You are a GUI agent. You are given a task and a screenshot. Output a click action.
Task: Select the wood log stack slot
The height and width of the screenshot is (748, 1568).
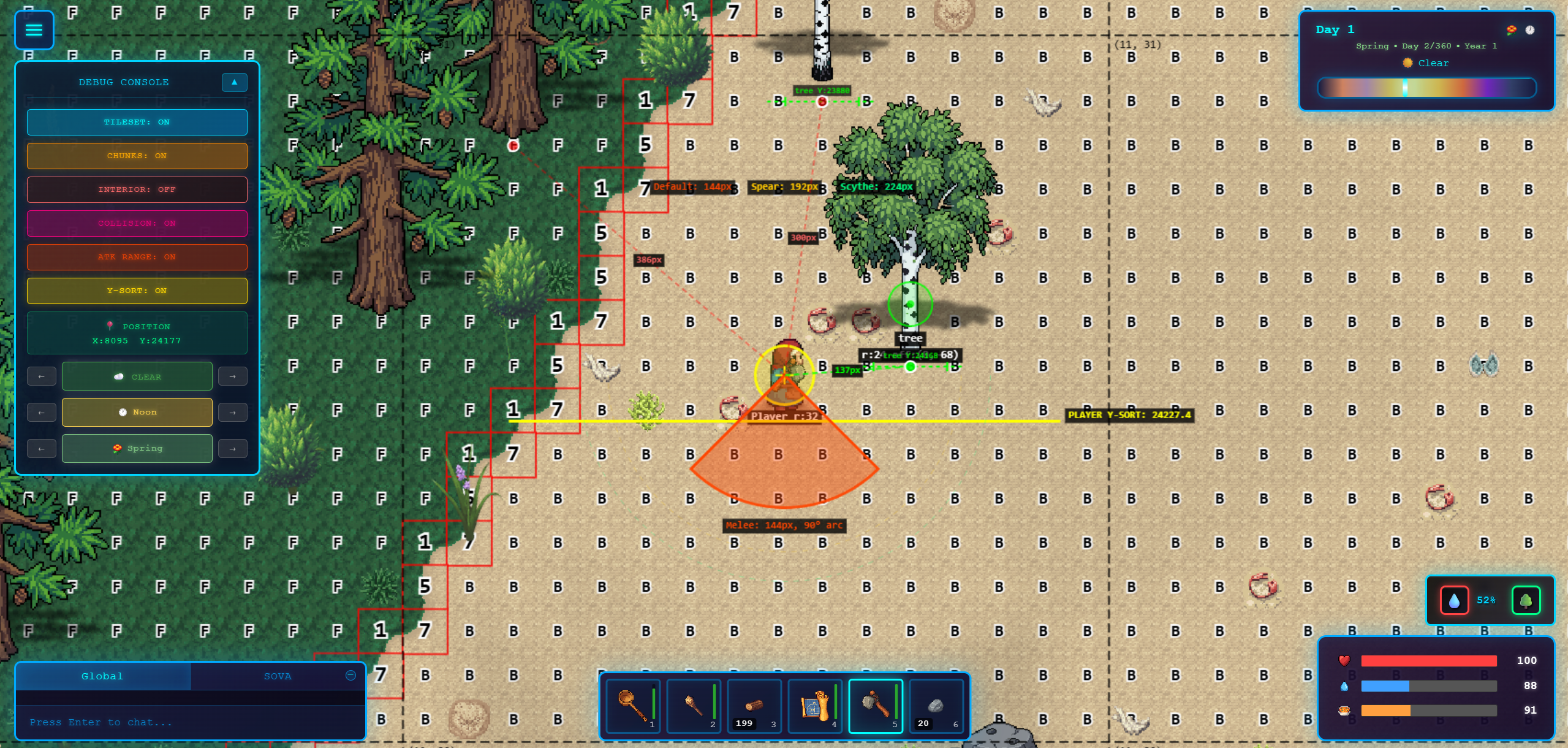[754, 706]
